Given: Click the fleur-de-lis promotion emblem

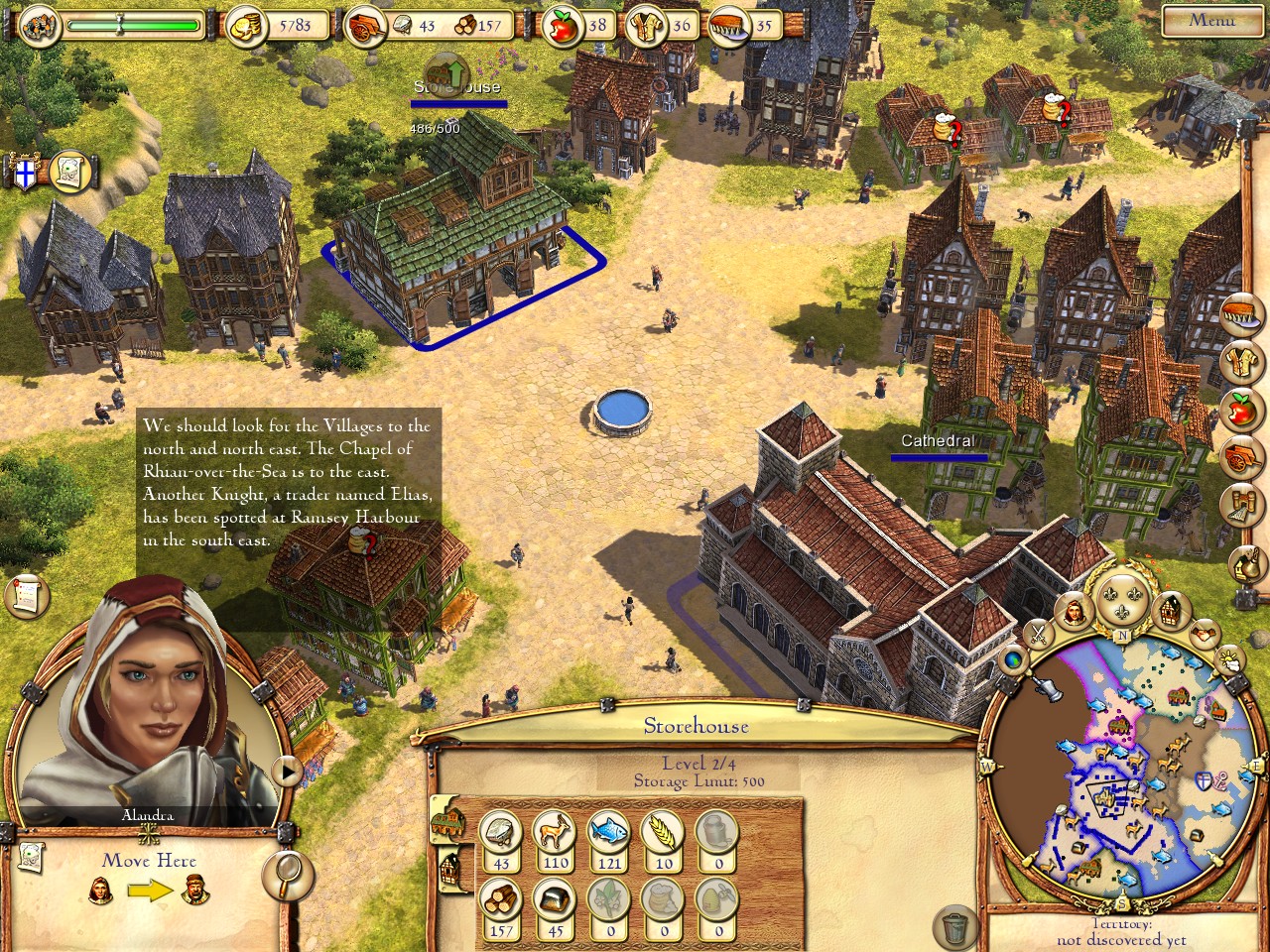Looking at the screenshot, I should (x=1124, y=596).
